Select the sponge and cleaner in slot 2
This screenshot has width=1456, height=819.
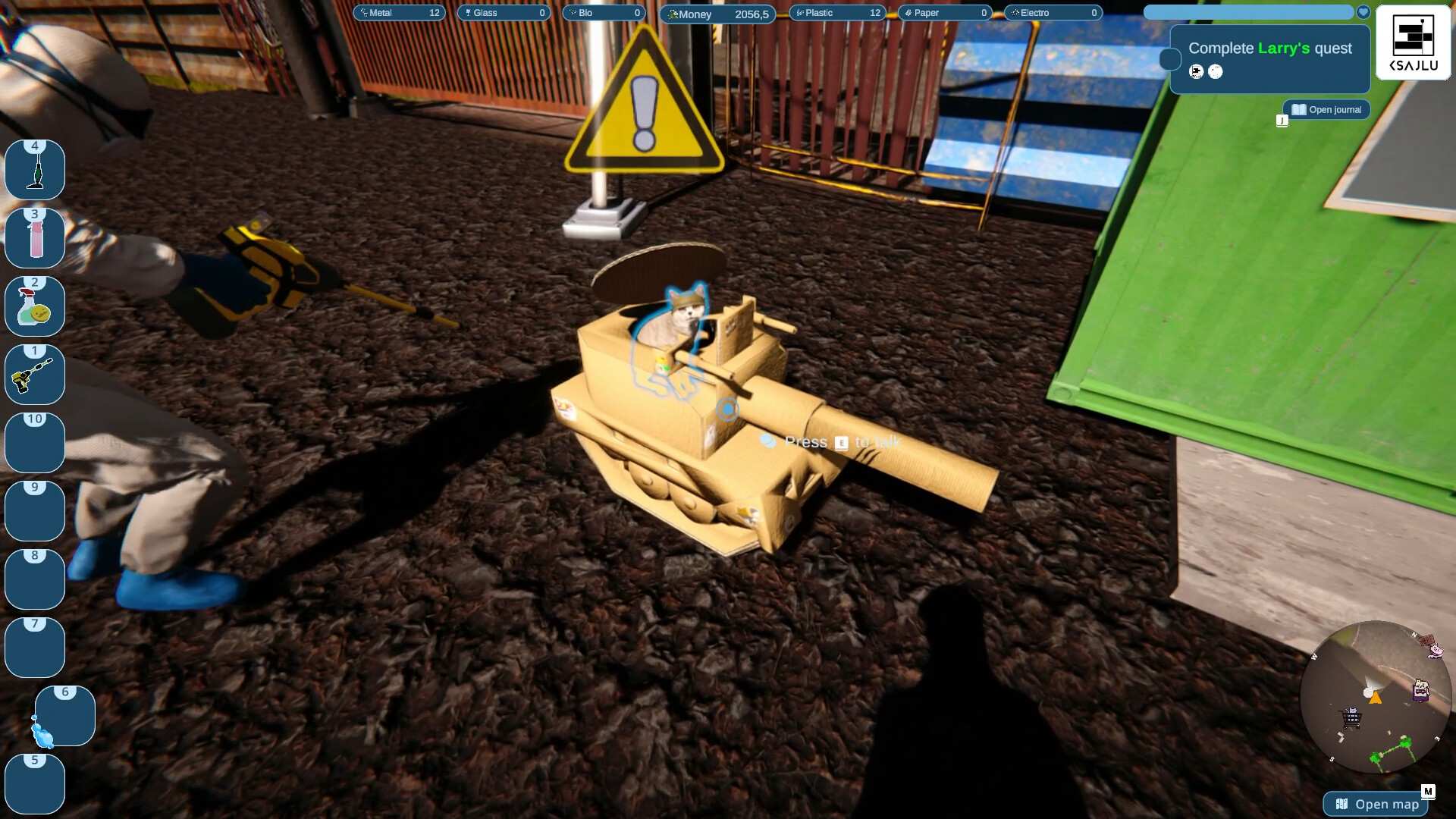[34, 306]
